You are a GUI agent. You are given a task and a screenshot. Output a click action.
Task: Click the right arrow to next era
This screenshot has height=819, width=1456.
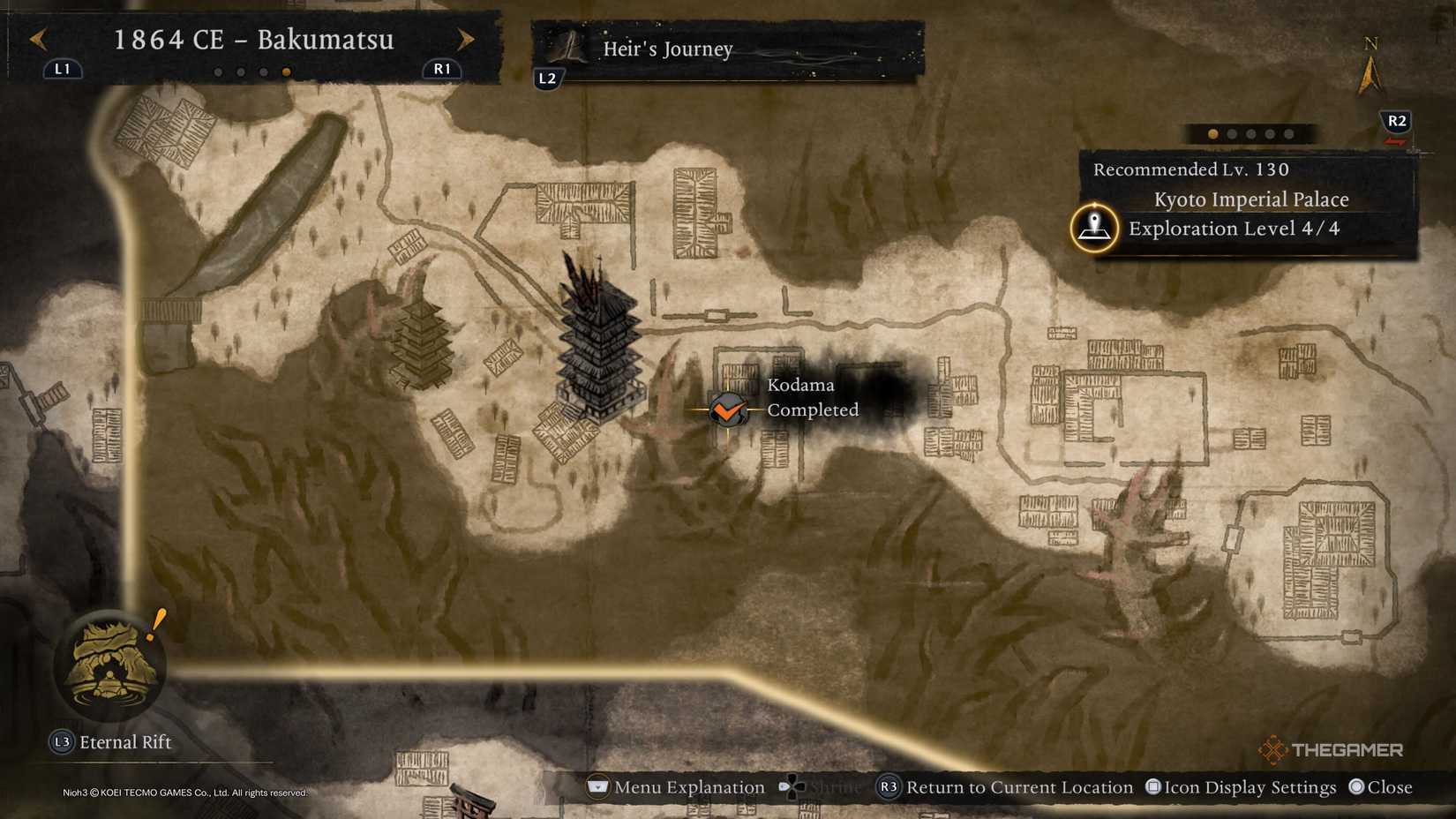(465, 41)
